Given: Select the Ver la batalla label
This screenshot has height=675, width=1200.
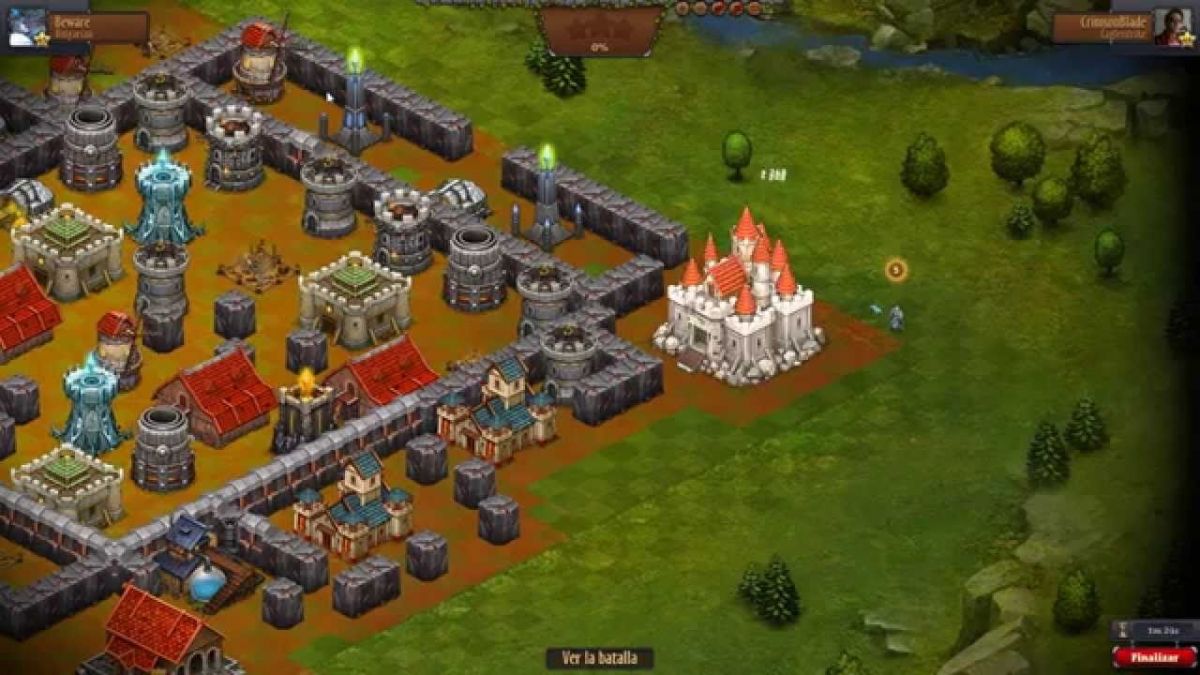Looking at the screenshot, I should tap(599, 658).
